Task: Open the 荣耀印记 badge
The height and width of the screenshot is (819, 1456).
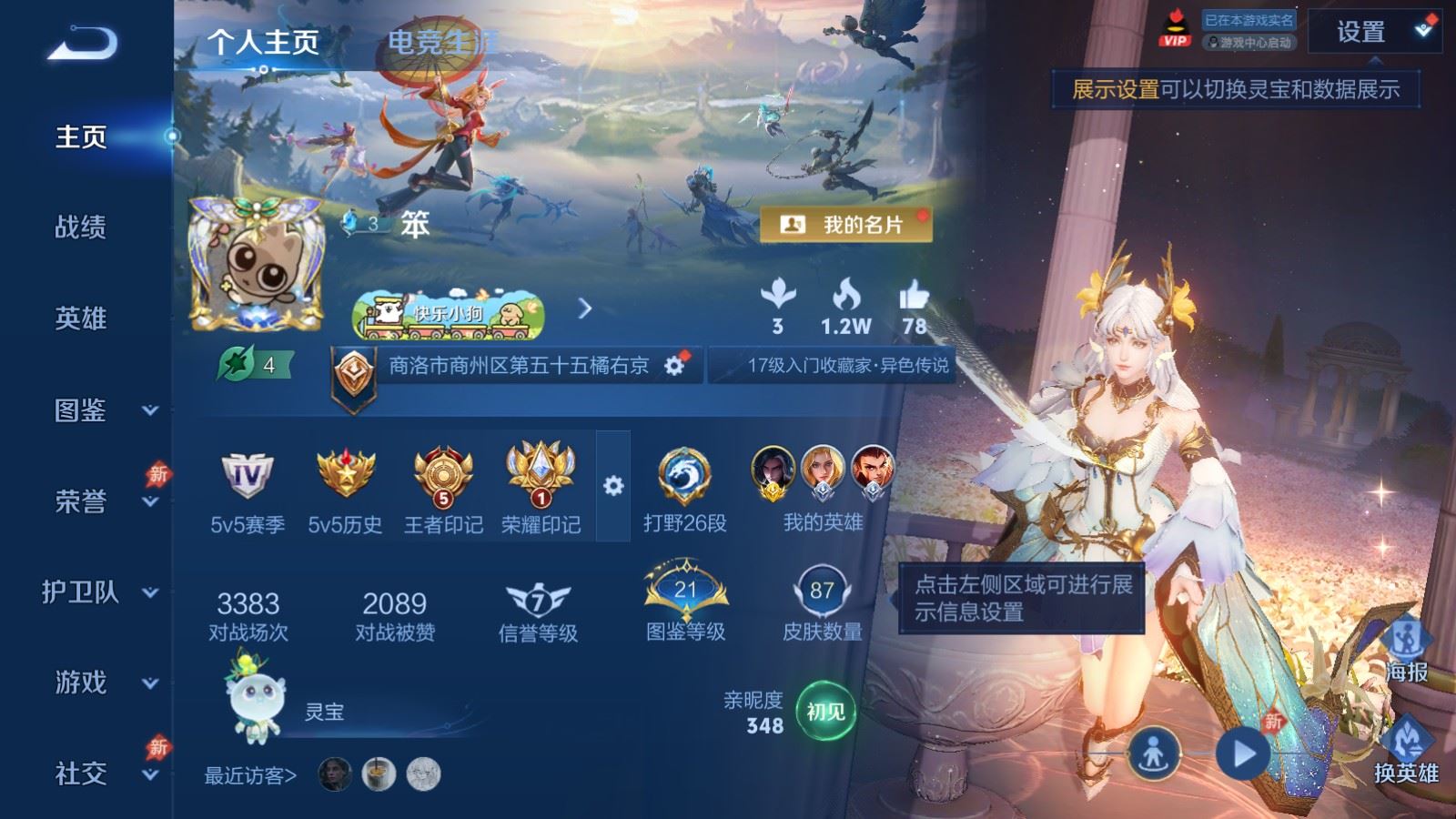Action: [541, 490]
